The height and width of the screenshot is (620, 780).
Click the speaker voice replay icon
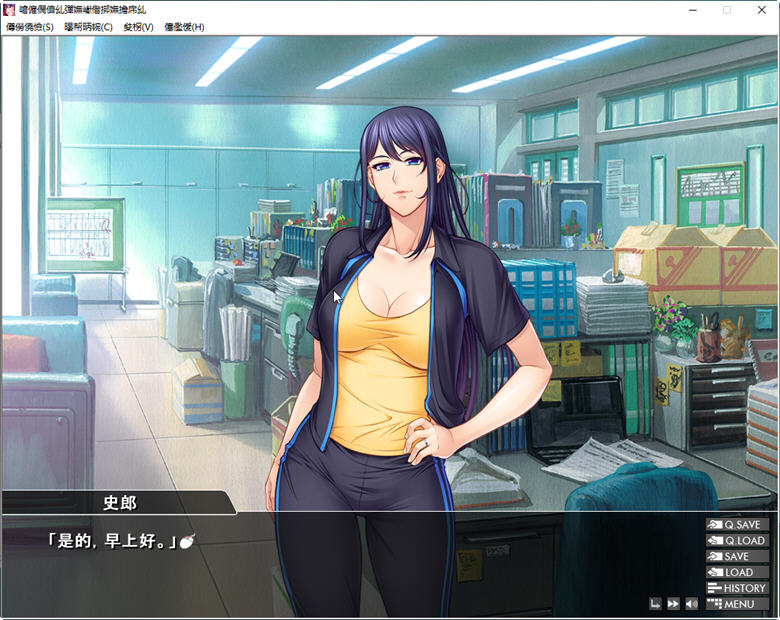click(x=691, y=604)
